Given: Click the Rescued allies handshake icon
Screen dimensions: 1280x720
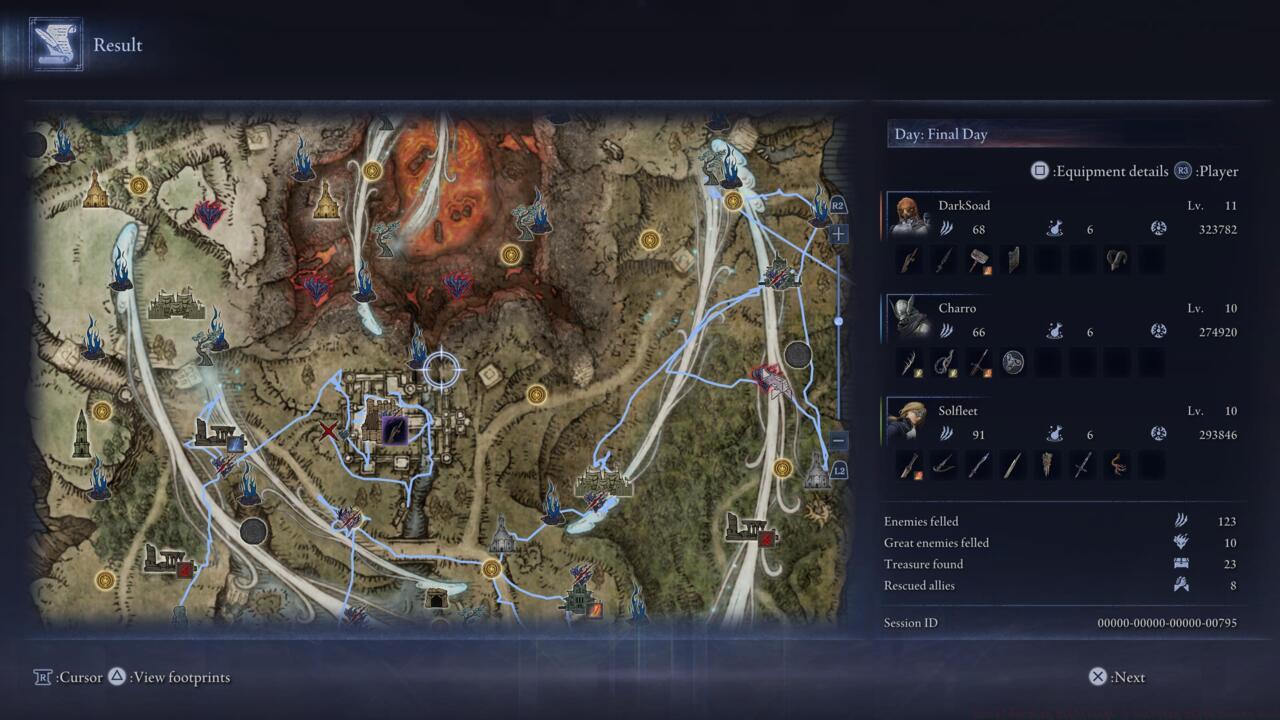Looking at the screenshot, I should [1180, 584].
